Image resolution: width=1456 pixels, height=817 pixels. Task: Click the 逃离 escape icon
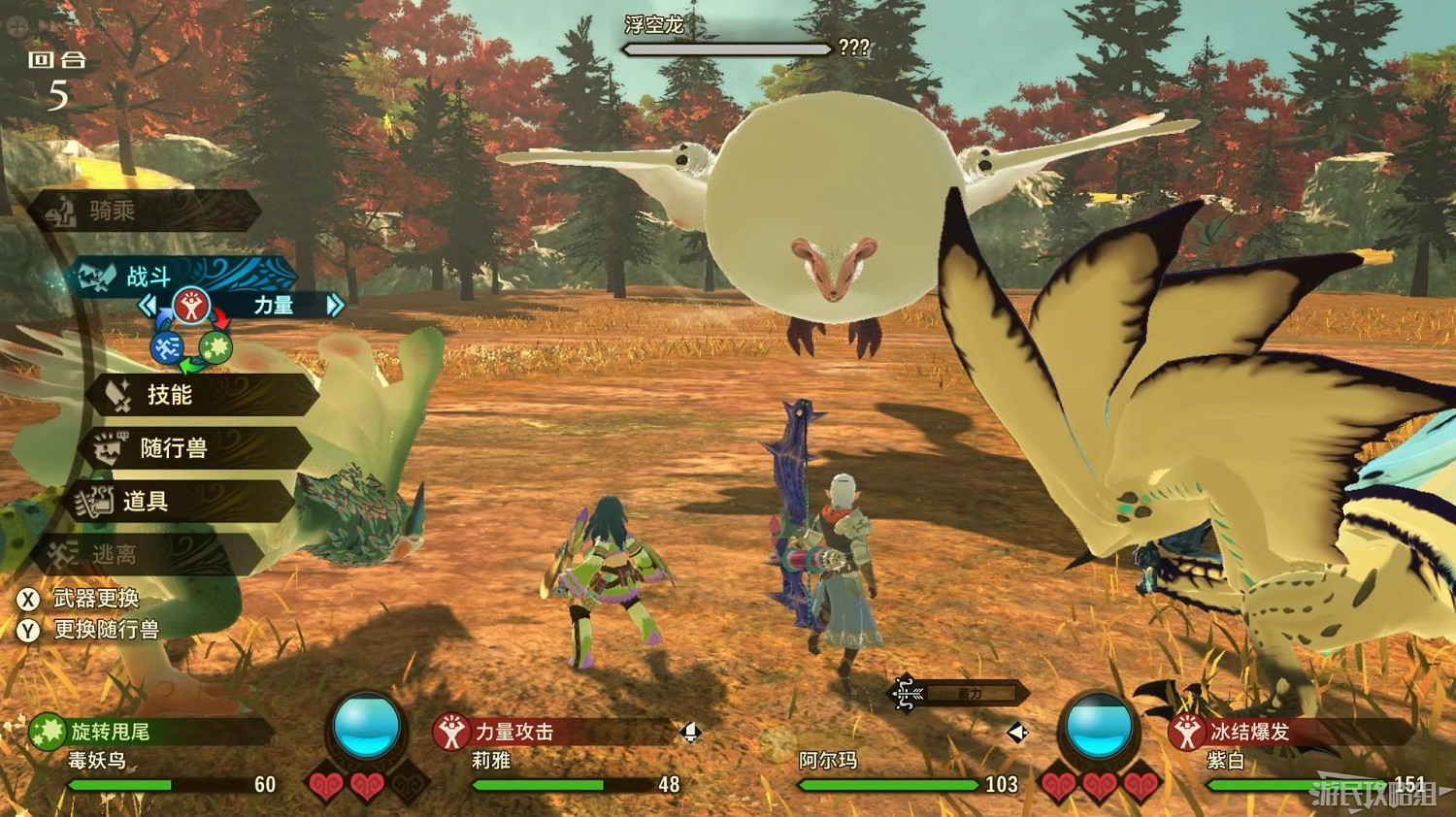pos(60,555)
